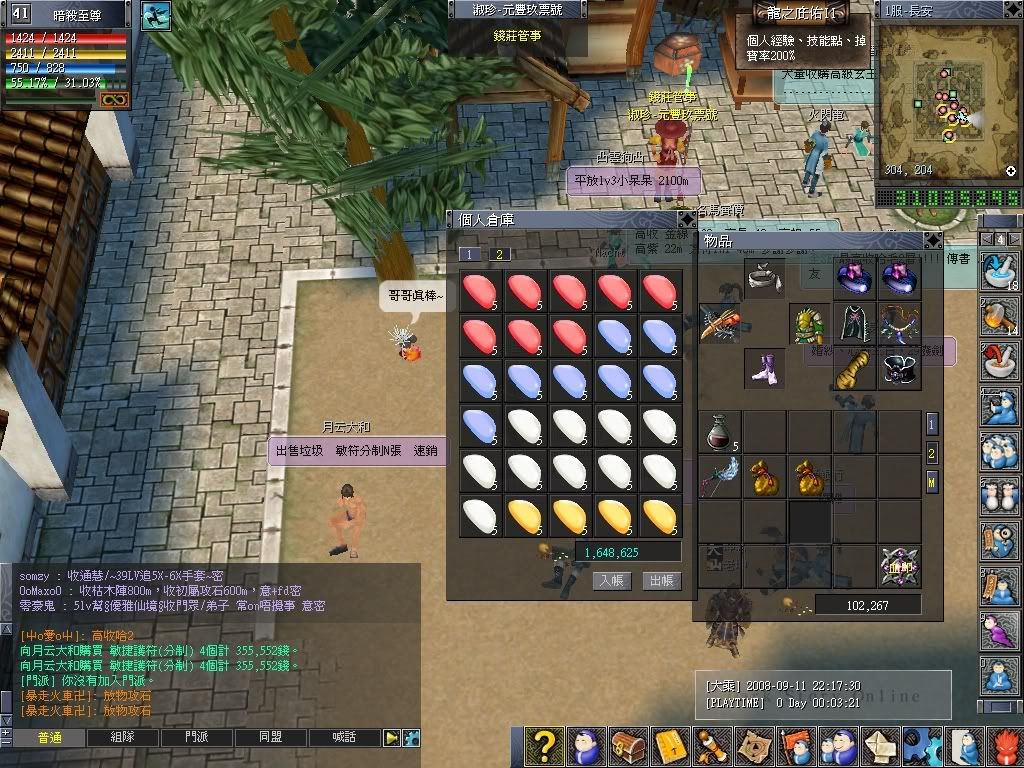Click the 長安 minimap

coord(940,95)
